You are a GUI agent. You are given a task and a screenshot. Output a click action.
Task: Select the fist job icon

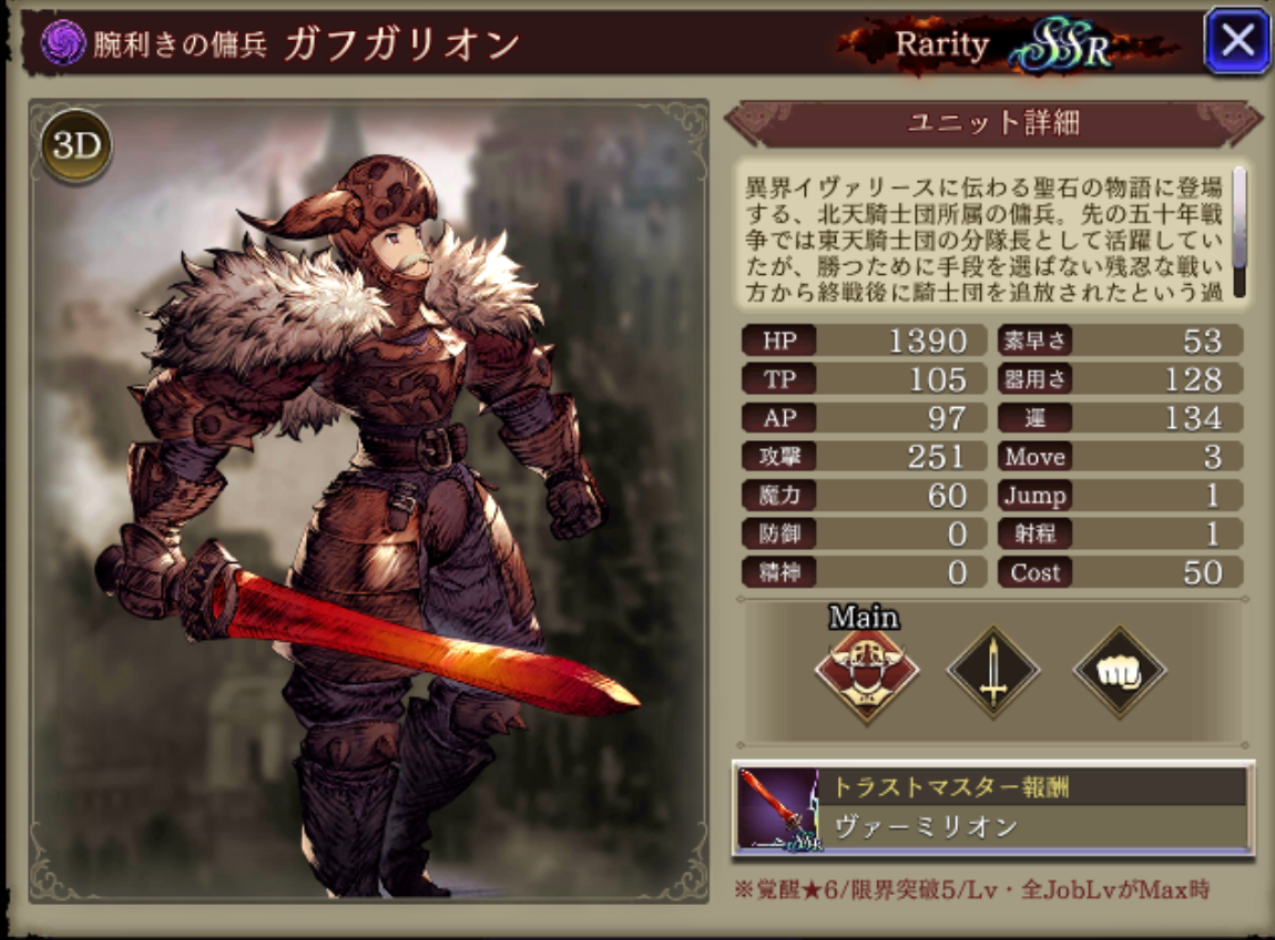(1119, 672)
